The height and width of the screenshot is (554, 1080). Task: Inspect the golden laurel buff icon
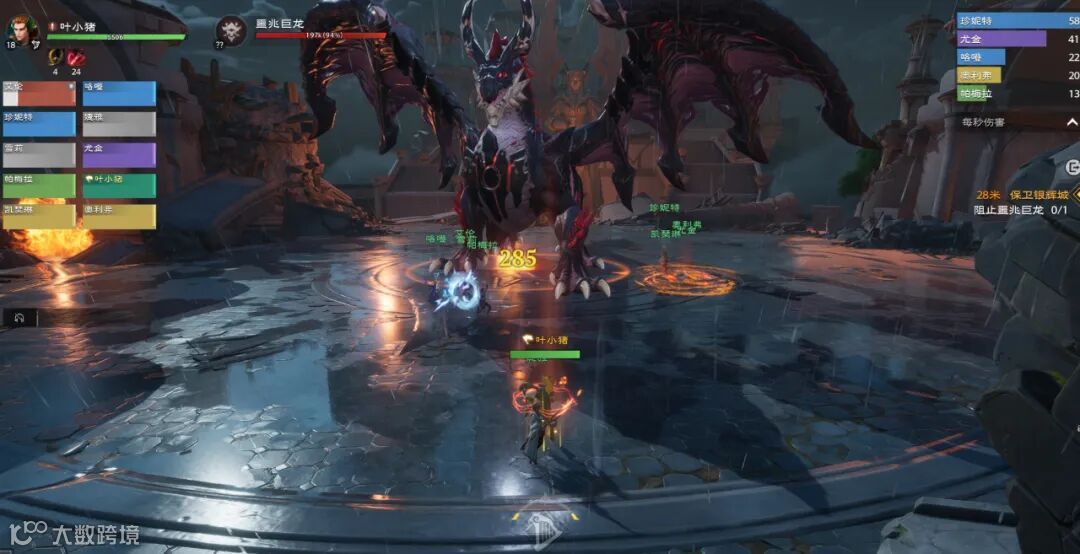pos(55,57)
